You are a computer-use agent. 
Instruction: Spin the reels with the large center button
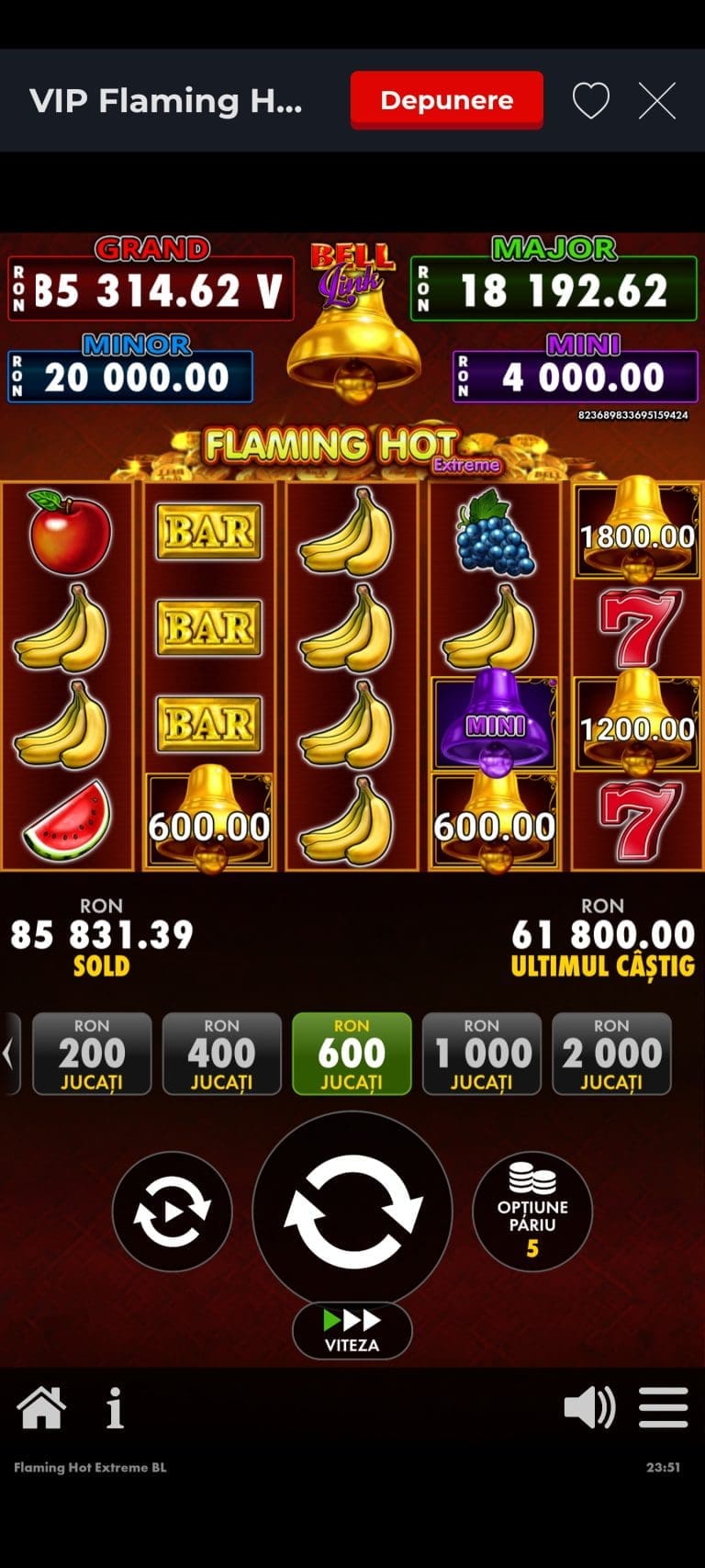pos(352,1209)
